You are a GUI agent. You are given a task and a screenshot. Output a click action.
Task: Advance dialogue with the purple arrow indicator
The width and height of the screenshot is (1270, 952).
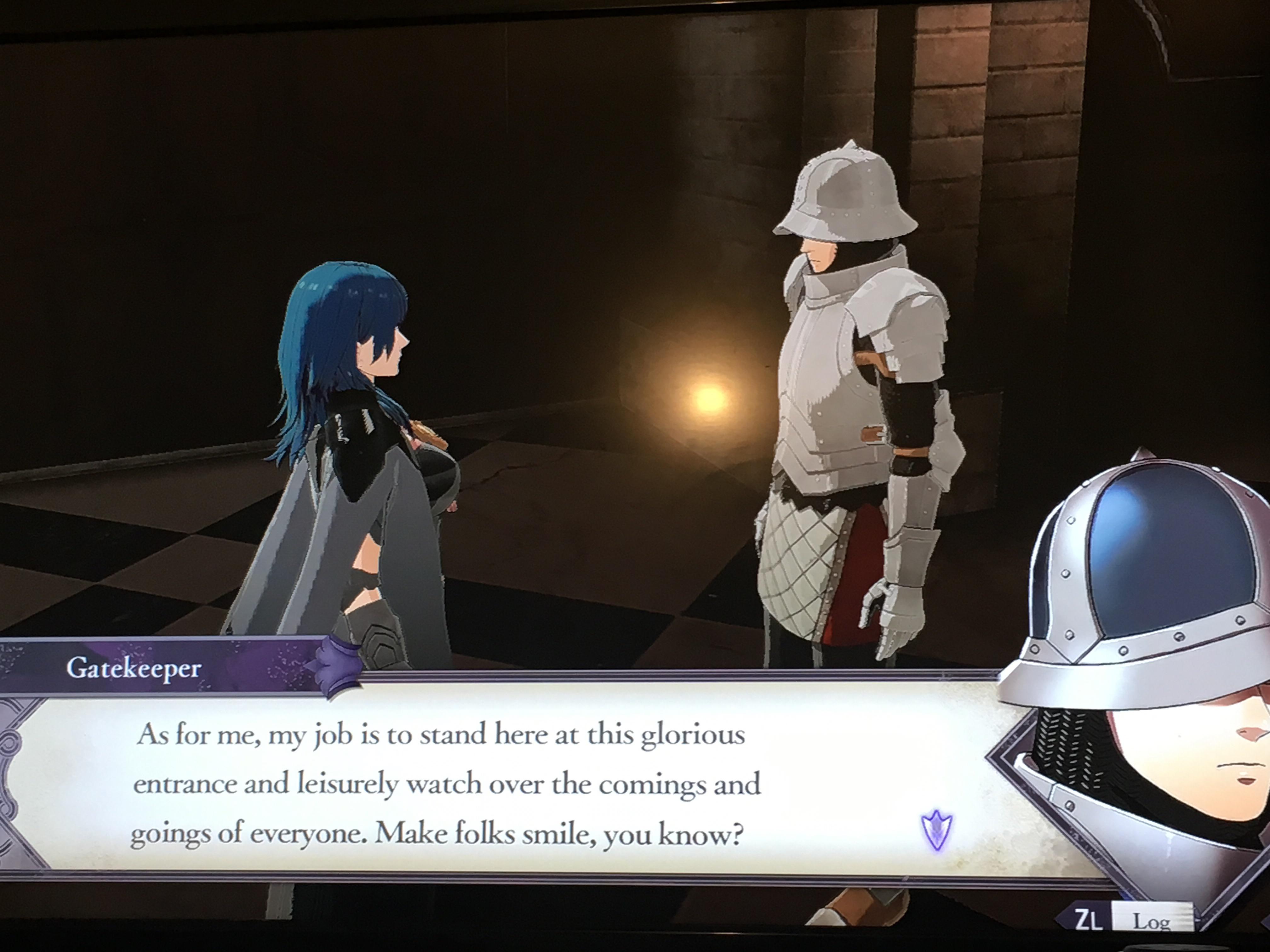936,830
